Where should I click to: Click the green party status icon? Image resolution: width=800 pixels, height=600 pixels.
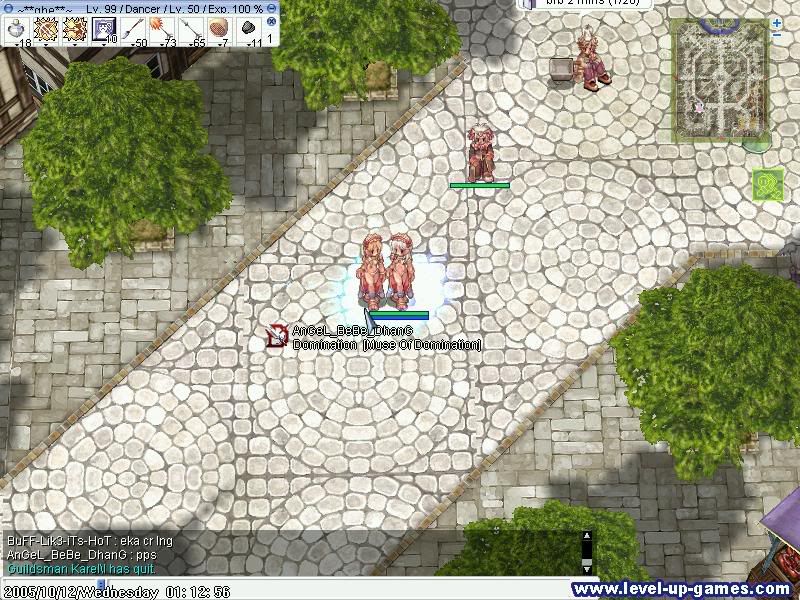[768, 184]
